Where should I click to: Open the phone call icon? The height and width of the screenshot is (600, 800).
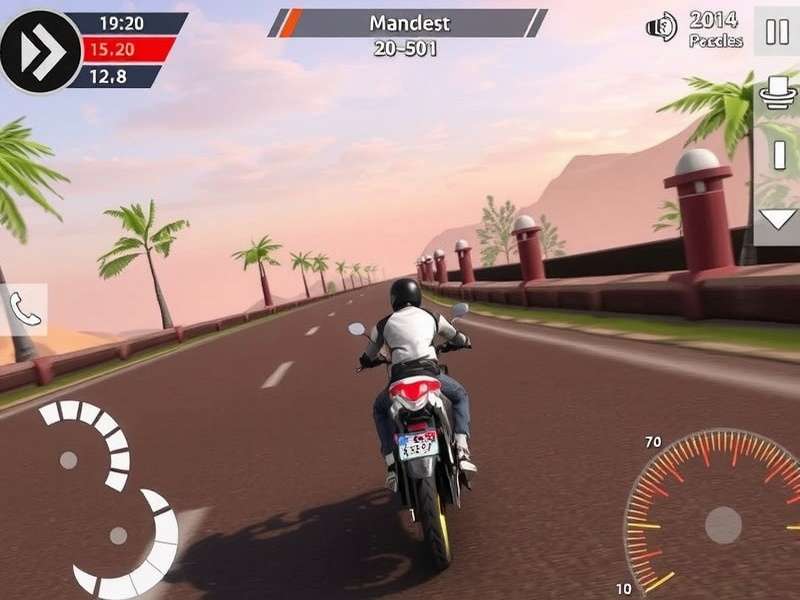pos(24,310)
